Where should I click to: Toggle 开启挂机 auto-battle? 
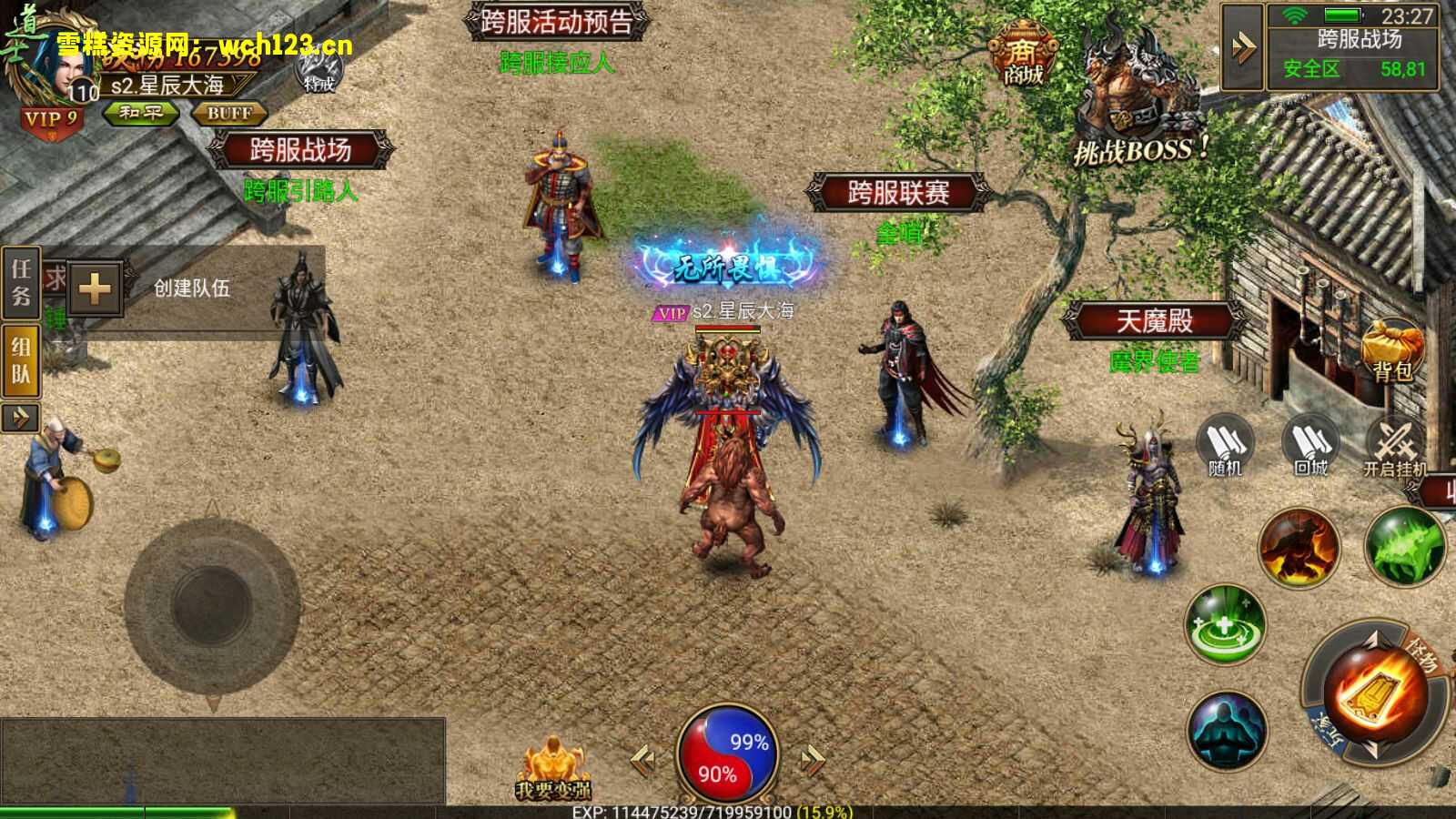(1394, 446)
